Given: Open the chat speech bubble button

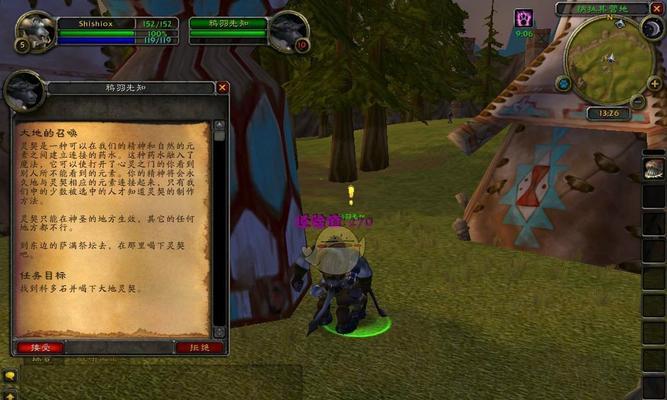Looking at the screenshot, I should point(9,375).
